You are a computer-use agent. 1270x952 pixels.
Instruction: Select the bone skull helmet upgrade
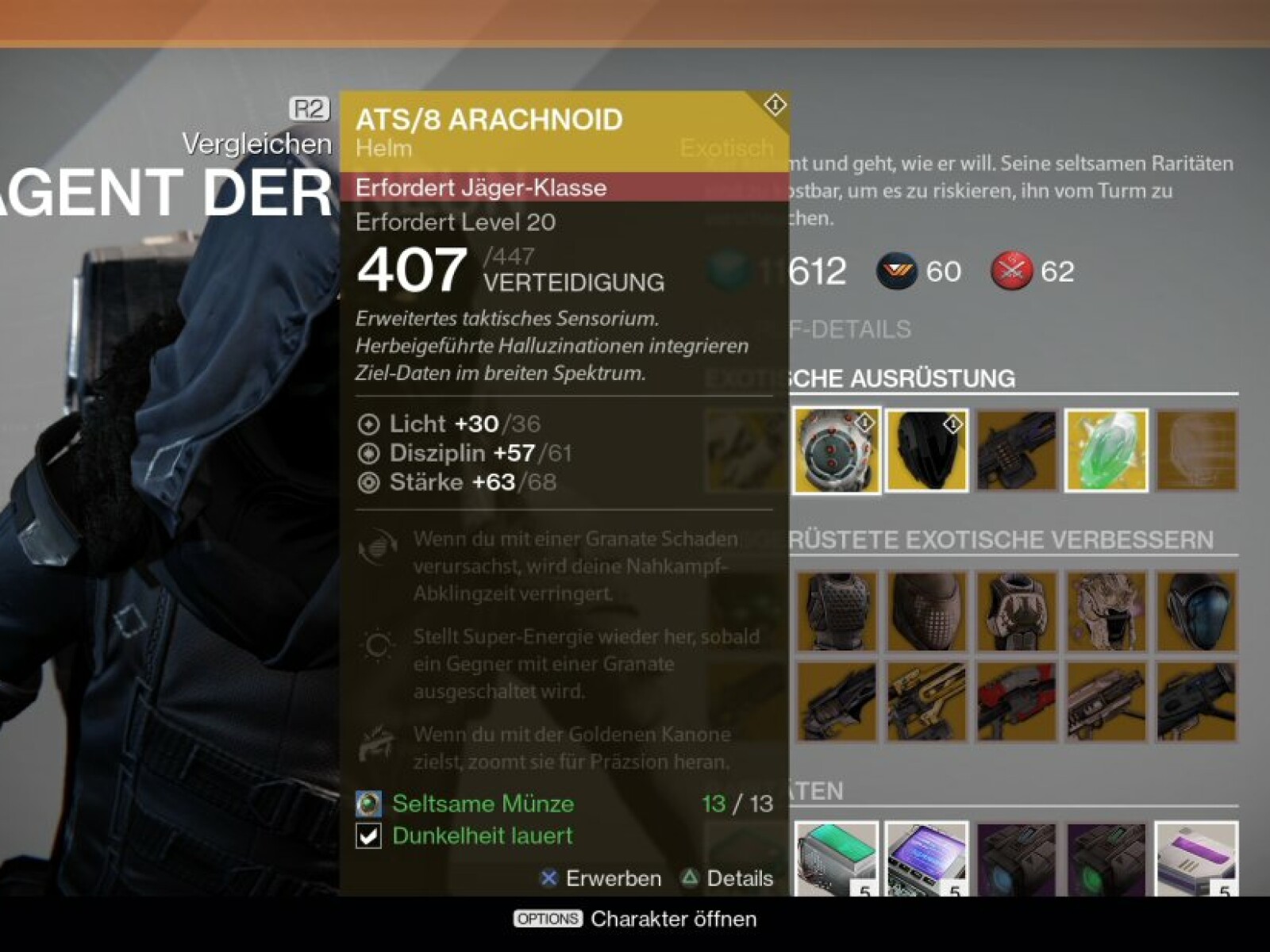coord(1106,612)
